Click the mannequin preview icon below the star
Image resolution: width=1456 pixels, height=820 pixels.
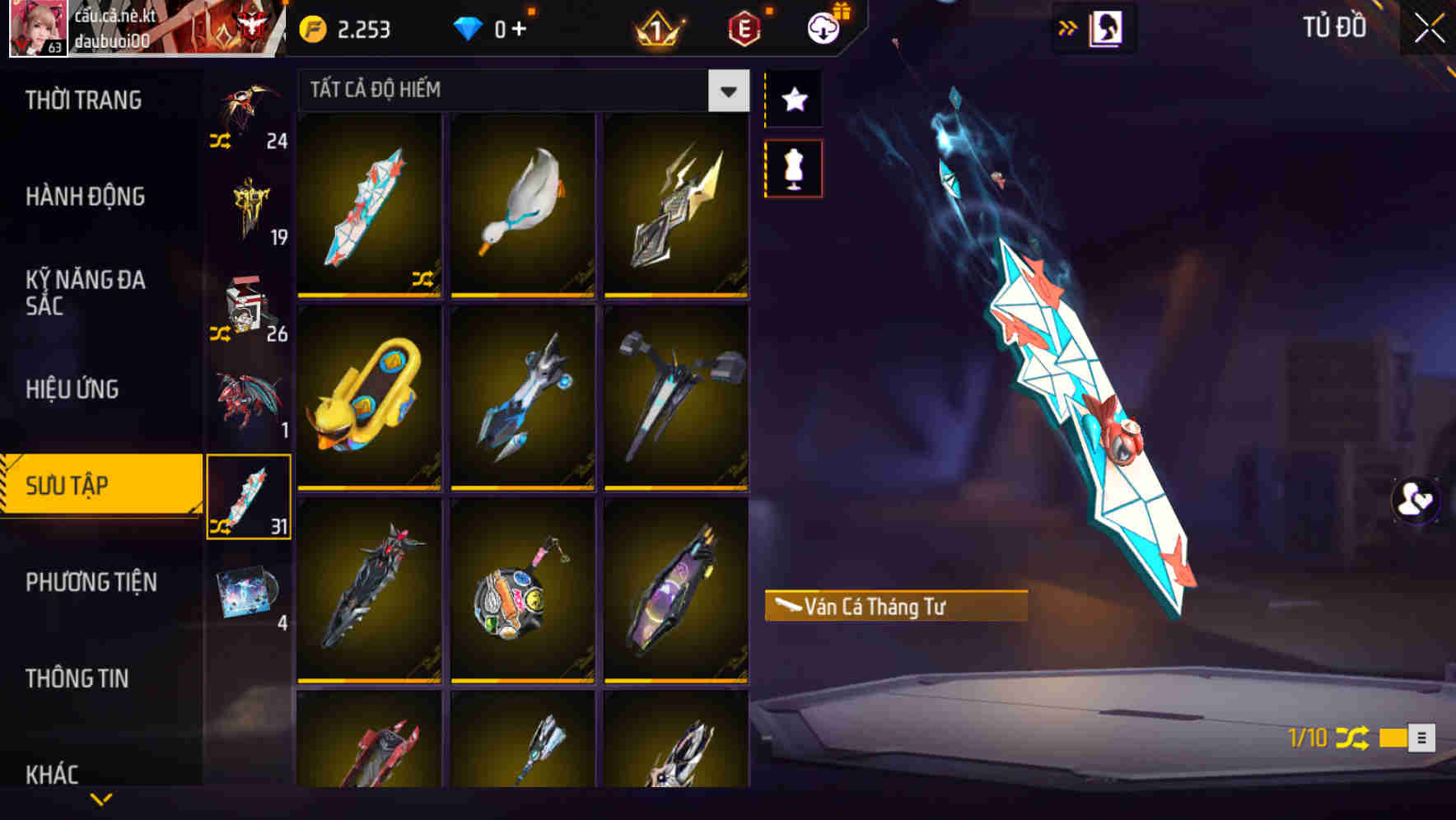pyautogui.click(x=793, y=167)
